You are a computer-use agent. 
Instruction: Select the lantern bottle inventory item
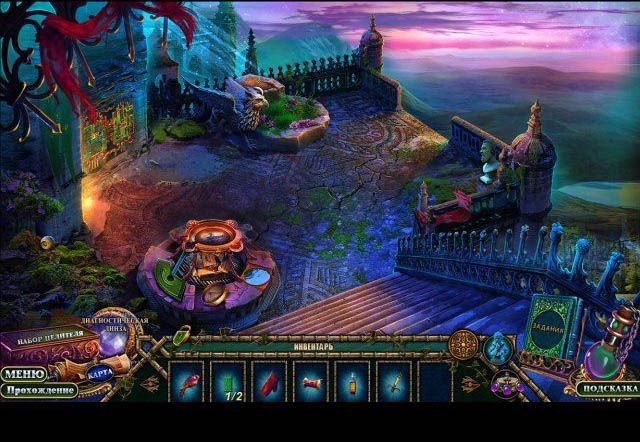coord(352,382)
